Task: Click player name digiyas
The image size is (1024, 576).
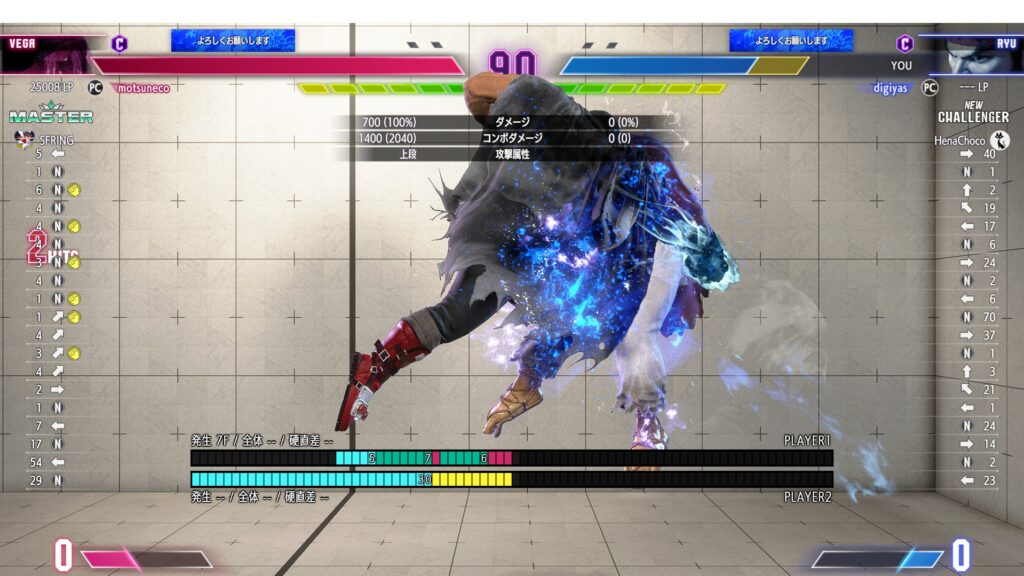Action: coord(890,88)
